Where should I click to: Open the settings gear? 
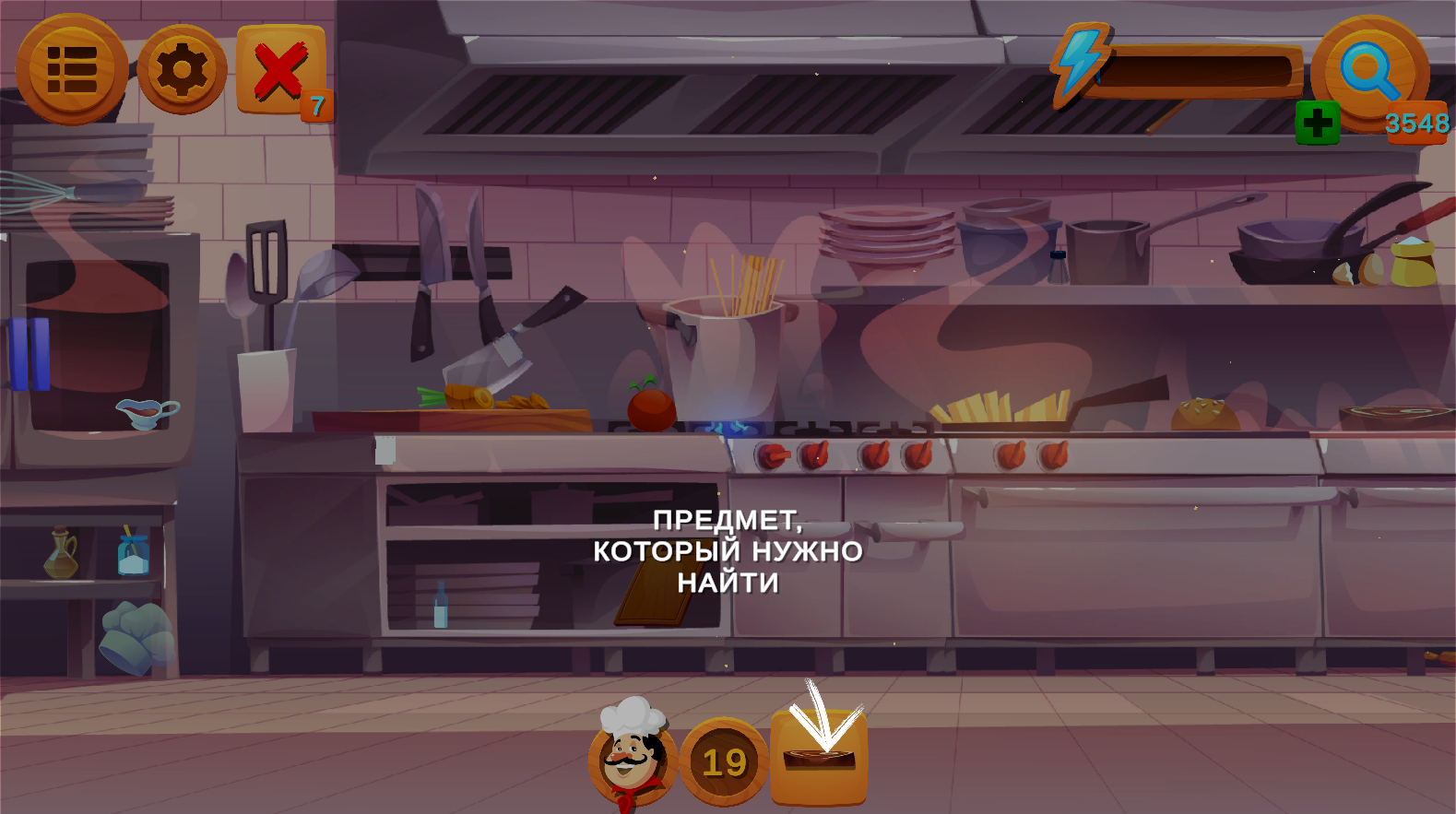[181, 66]
